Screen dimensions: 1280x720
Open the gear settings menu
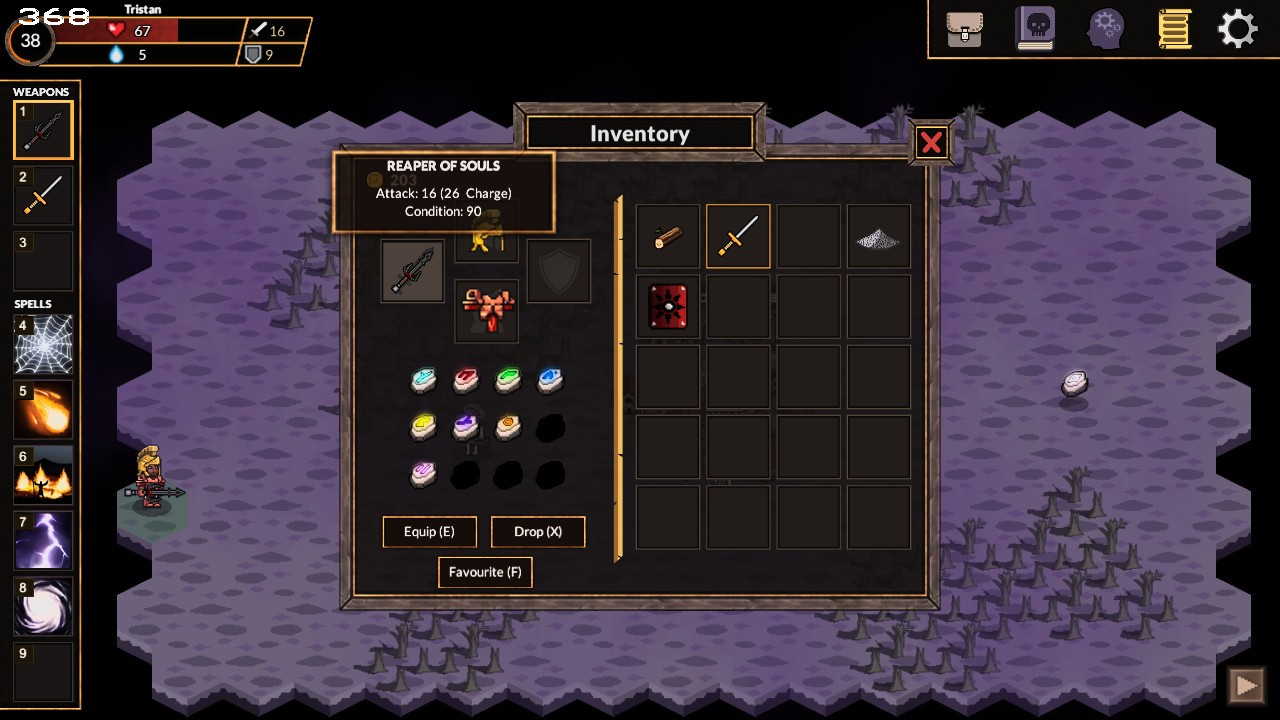[x=1237, y=29]
